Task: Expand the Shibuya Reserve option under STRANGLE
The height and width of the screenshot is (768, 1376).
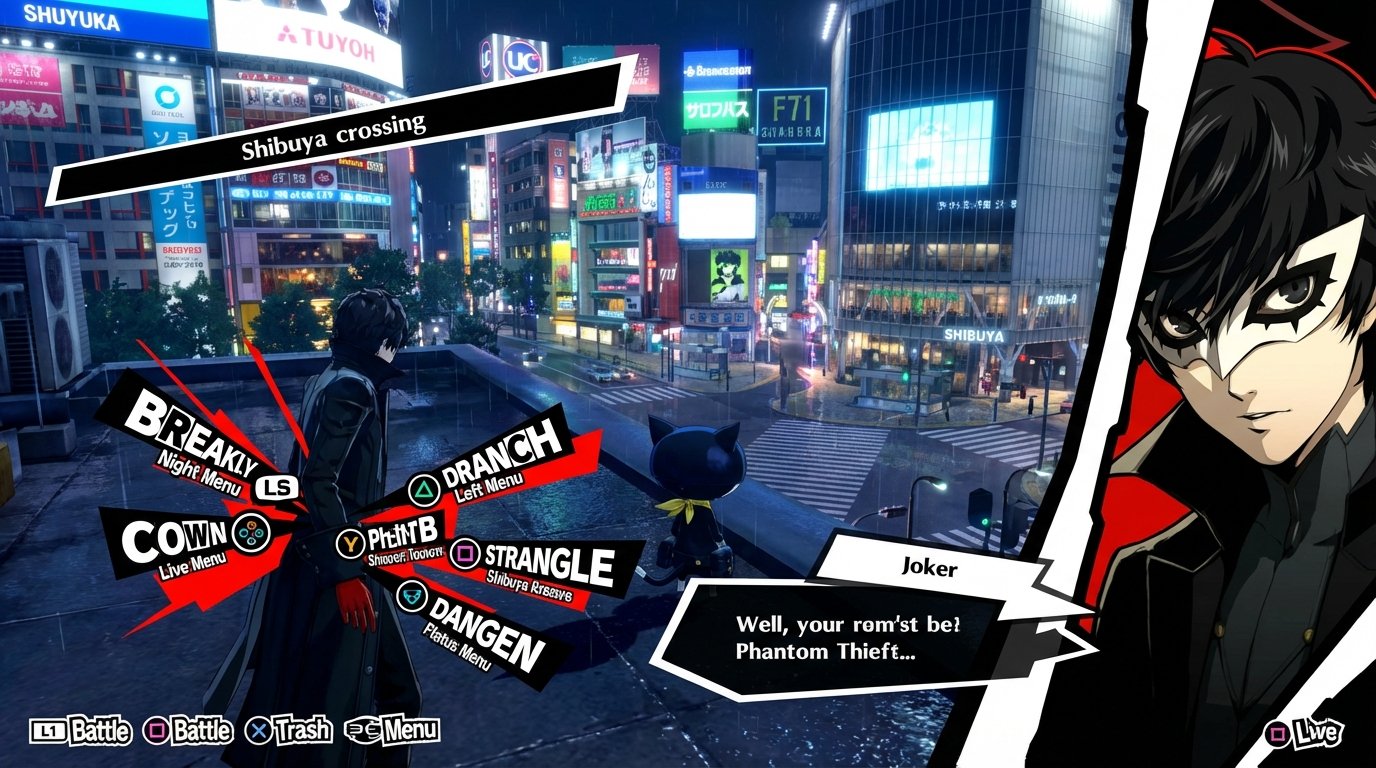Action: pyautogui.click(x=528, y=587)
